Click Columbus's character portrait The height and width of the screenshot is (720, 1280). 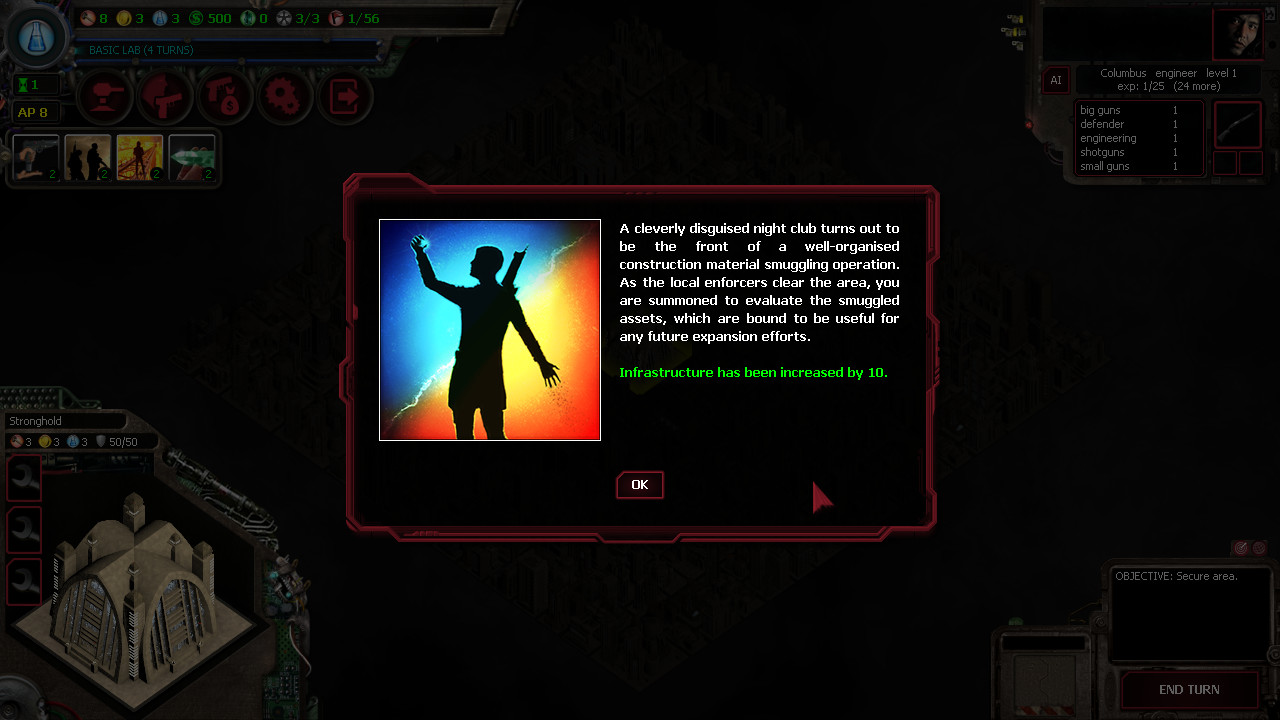1237,33
